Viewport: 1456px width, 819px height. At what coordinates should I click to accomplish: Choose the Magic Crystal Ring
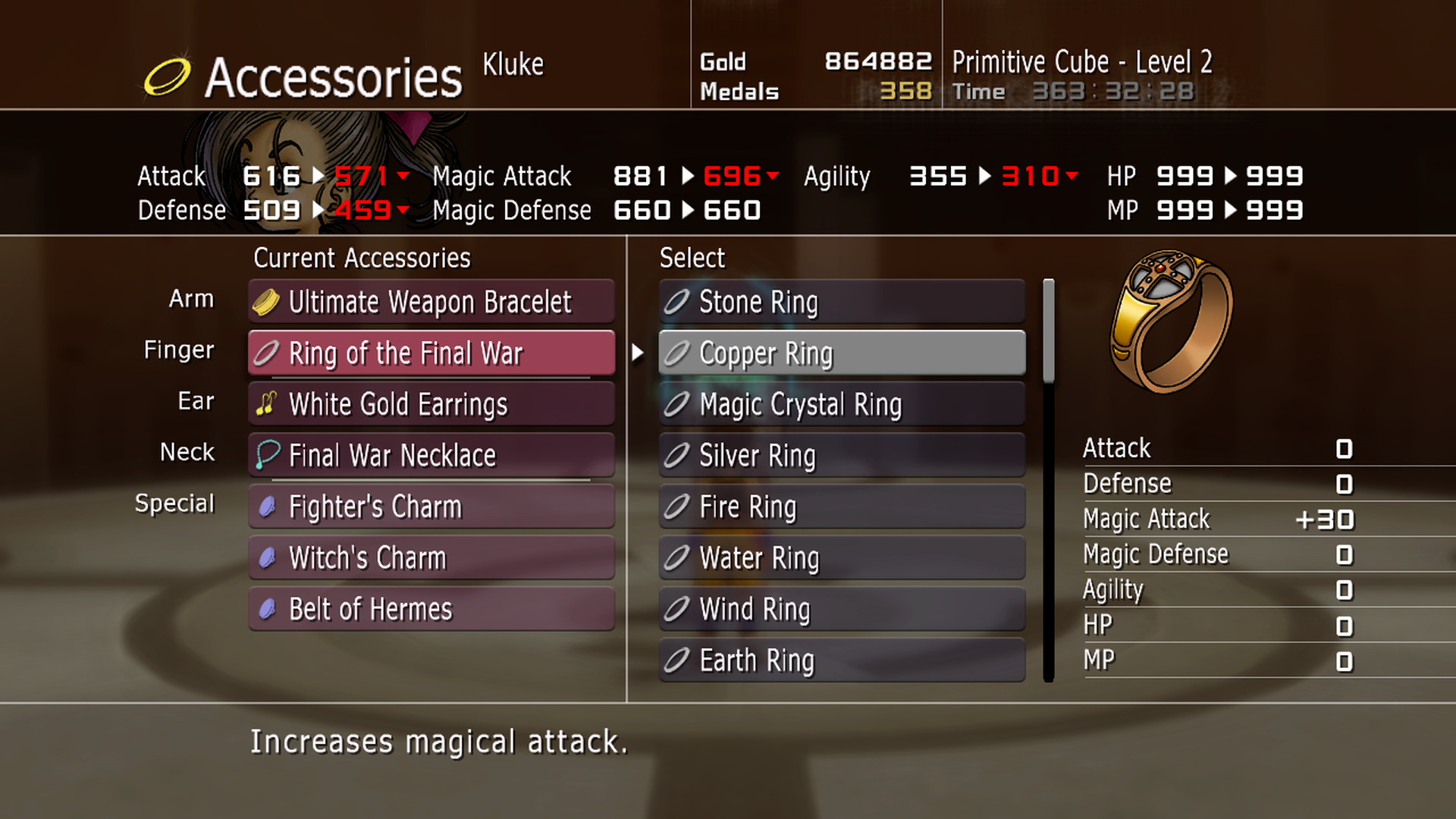tap(842, 404)
